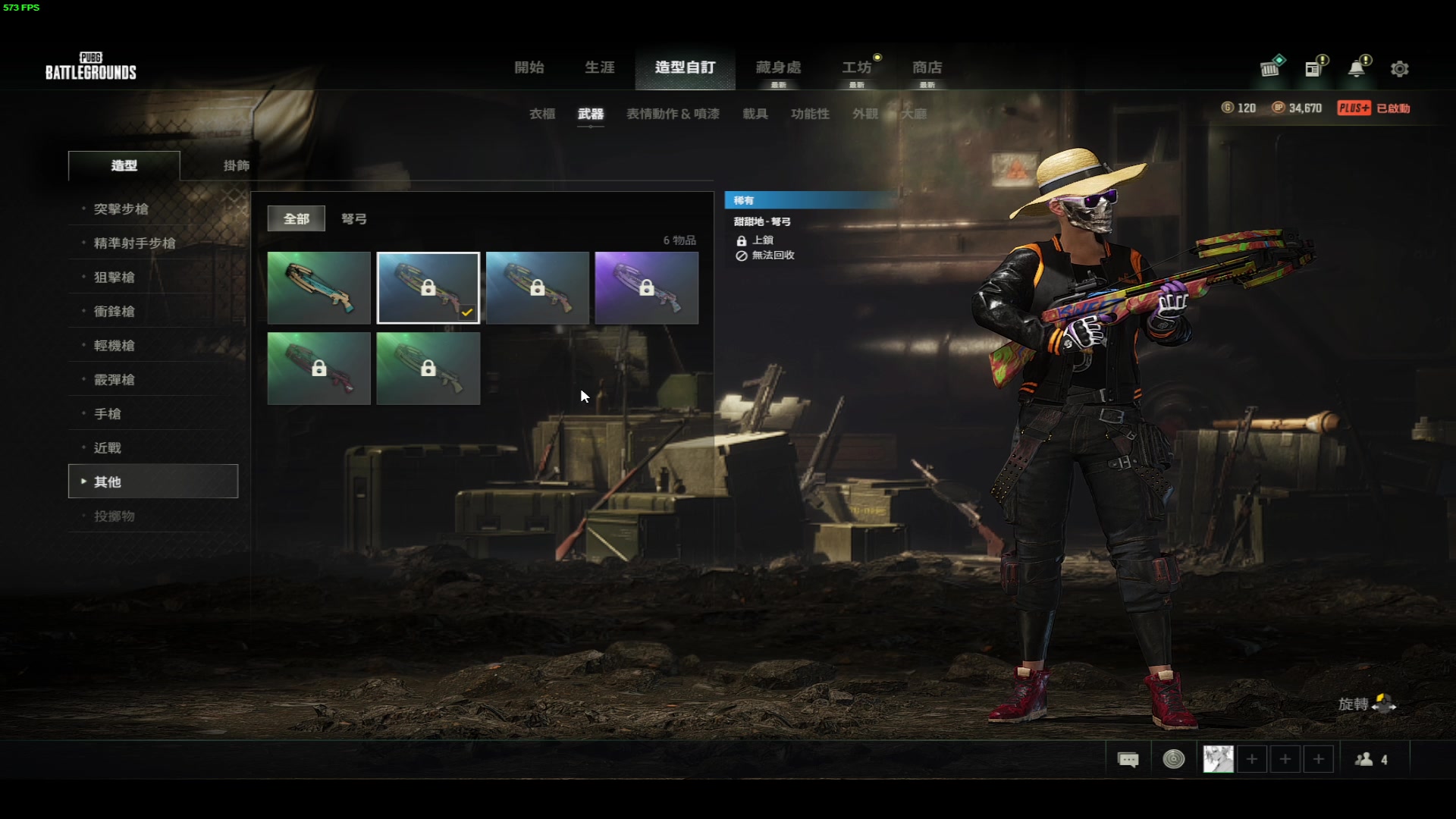Go to the 工坊 (Workshop) menu

(x=856, y=67)
